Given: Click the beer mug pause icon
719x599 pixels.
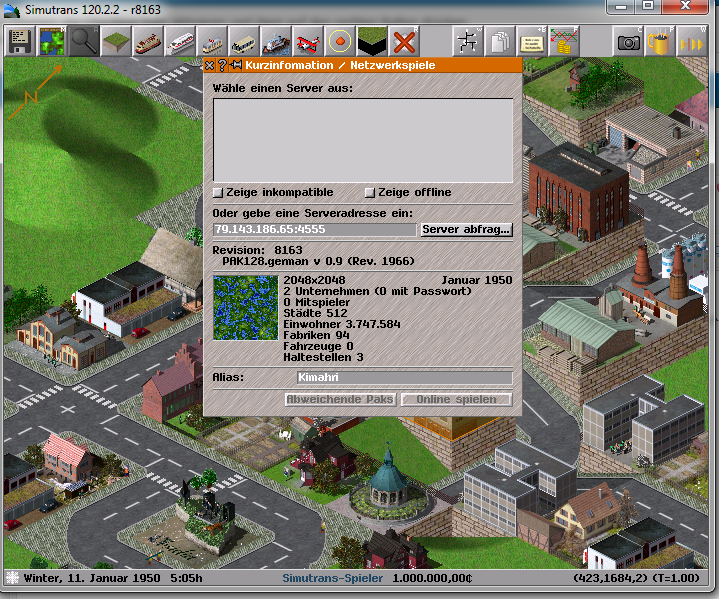Looking at the screenshot, I should click(x=659, y=42).
